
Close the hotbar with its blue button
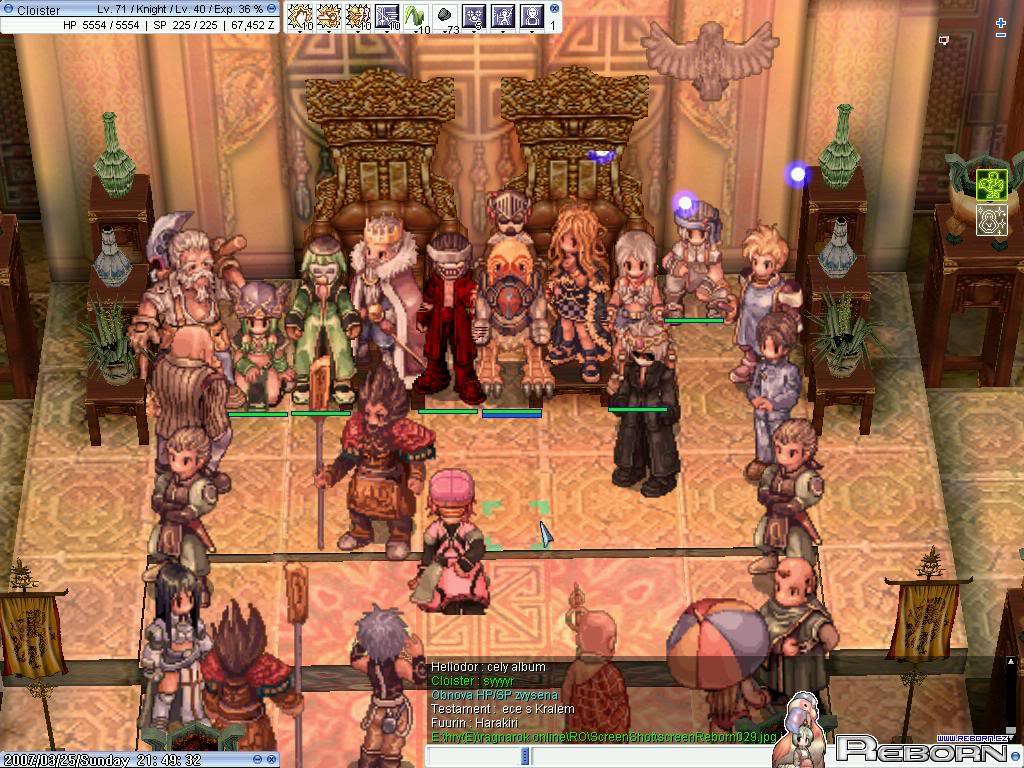point(554,9)
